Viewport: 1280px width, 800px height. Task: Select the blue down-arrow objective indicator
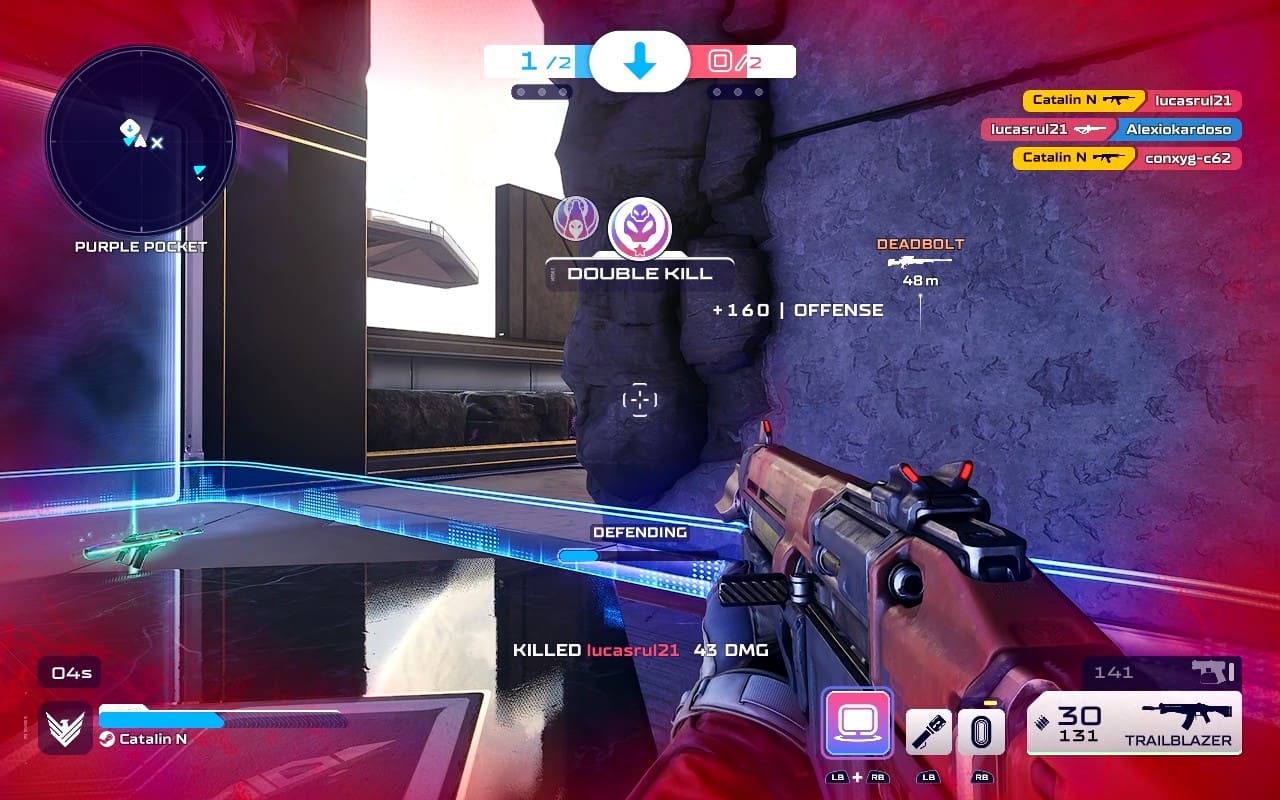pos(639,62)
